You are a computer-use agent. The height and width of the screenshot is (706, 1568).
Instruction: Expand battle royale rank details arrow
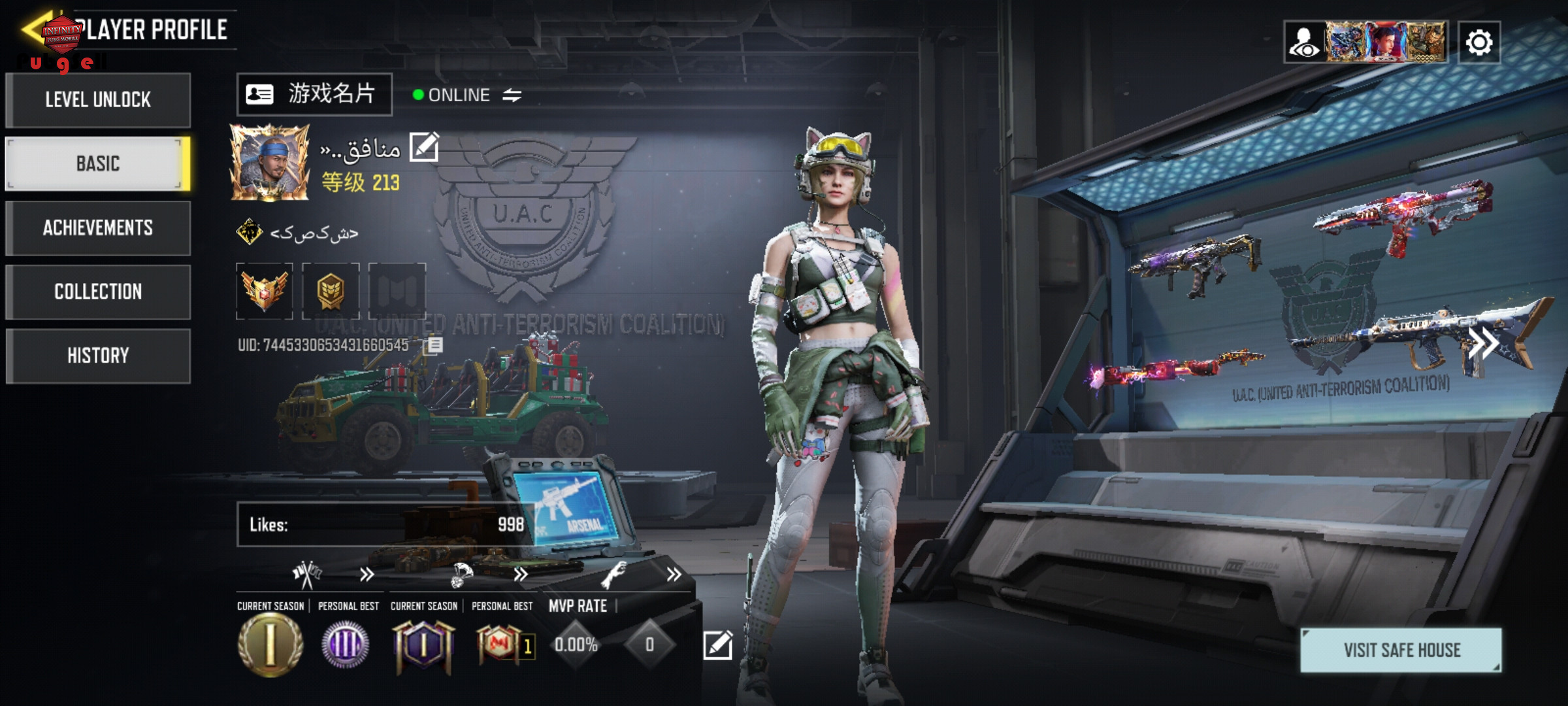click(520, 575)
